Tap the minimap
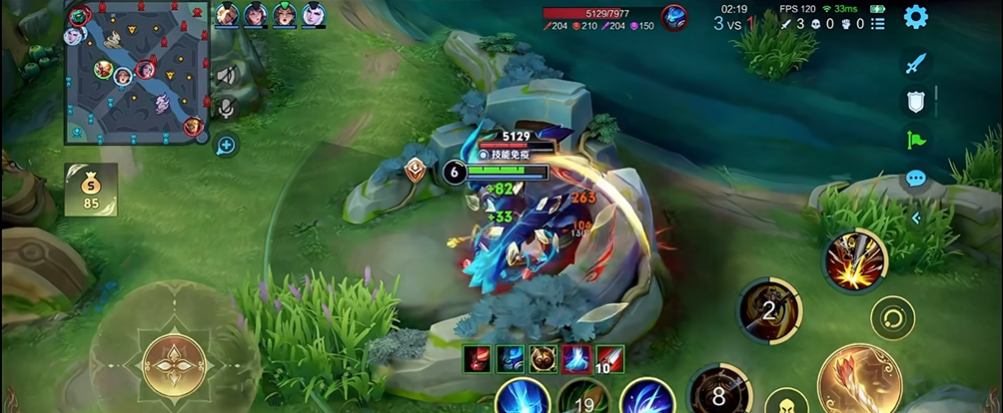The width and height of the screenshot is (1003, 413). point(134,72)
